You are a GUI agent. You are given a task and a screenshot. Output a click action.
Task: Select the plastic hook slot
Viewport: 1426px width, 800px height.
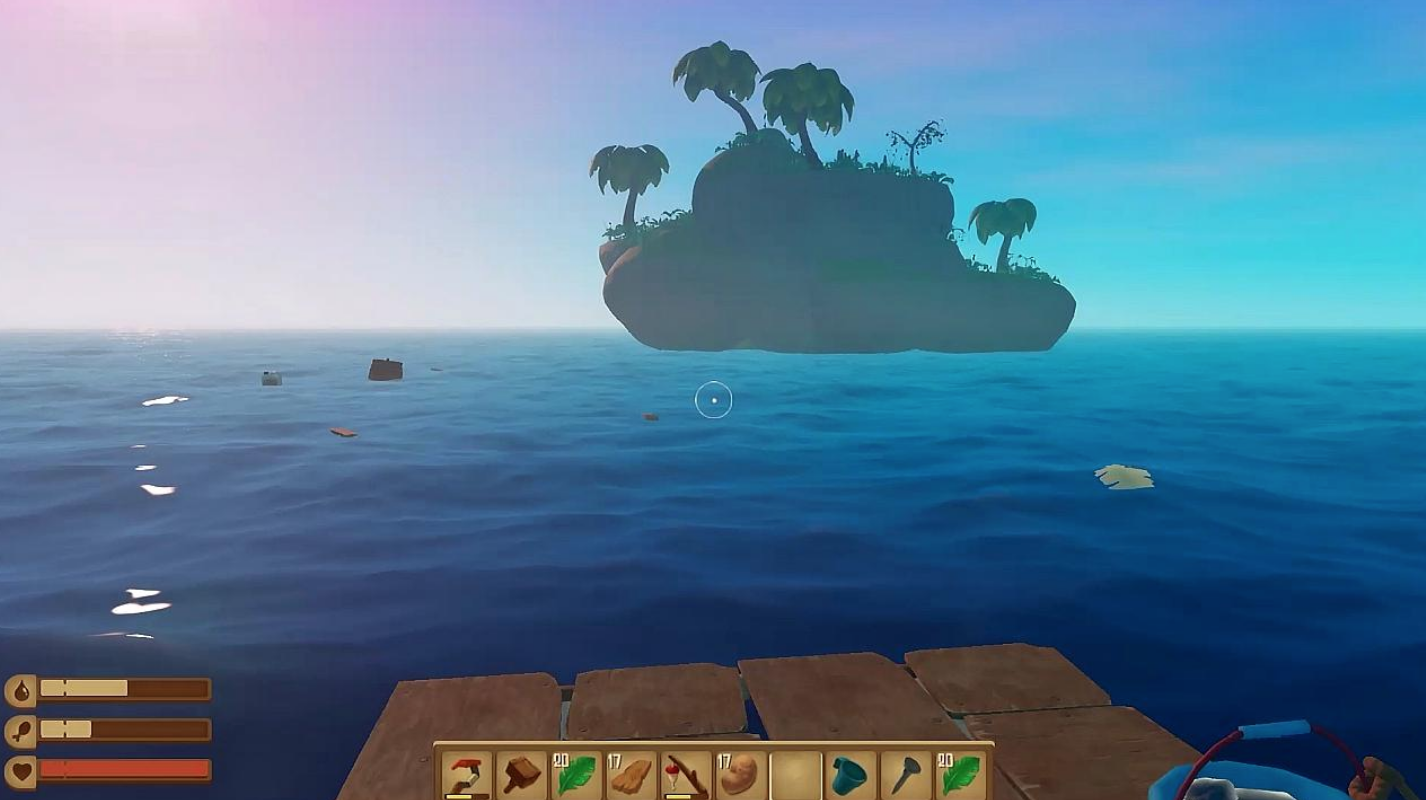coord(466,775)
